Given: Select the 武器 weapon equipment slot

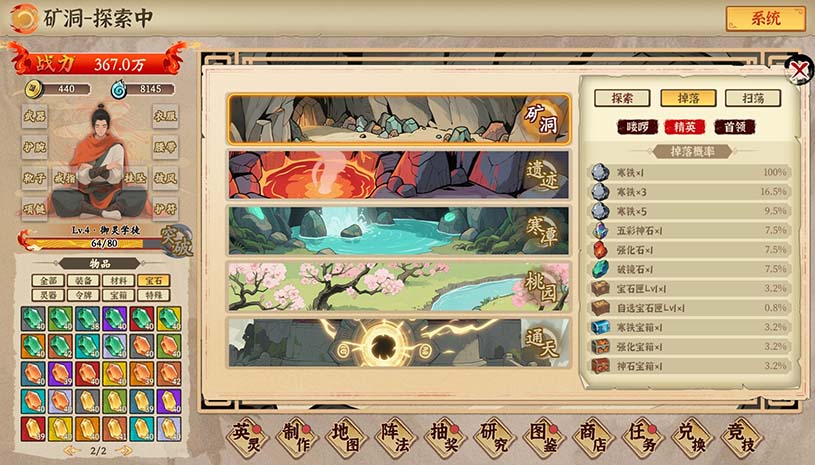Looking at the screenshot, I should (x=34, y=116).
